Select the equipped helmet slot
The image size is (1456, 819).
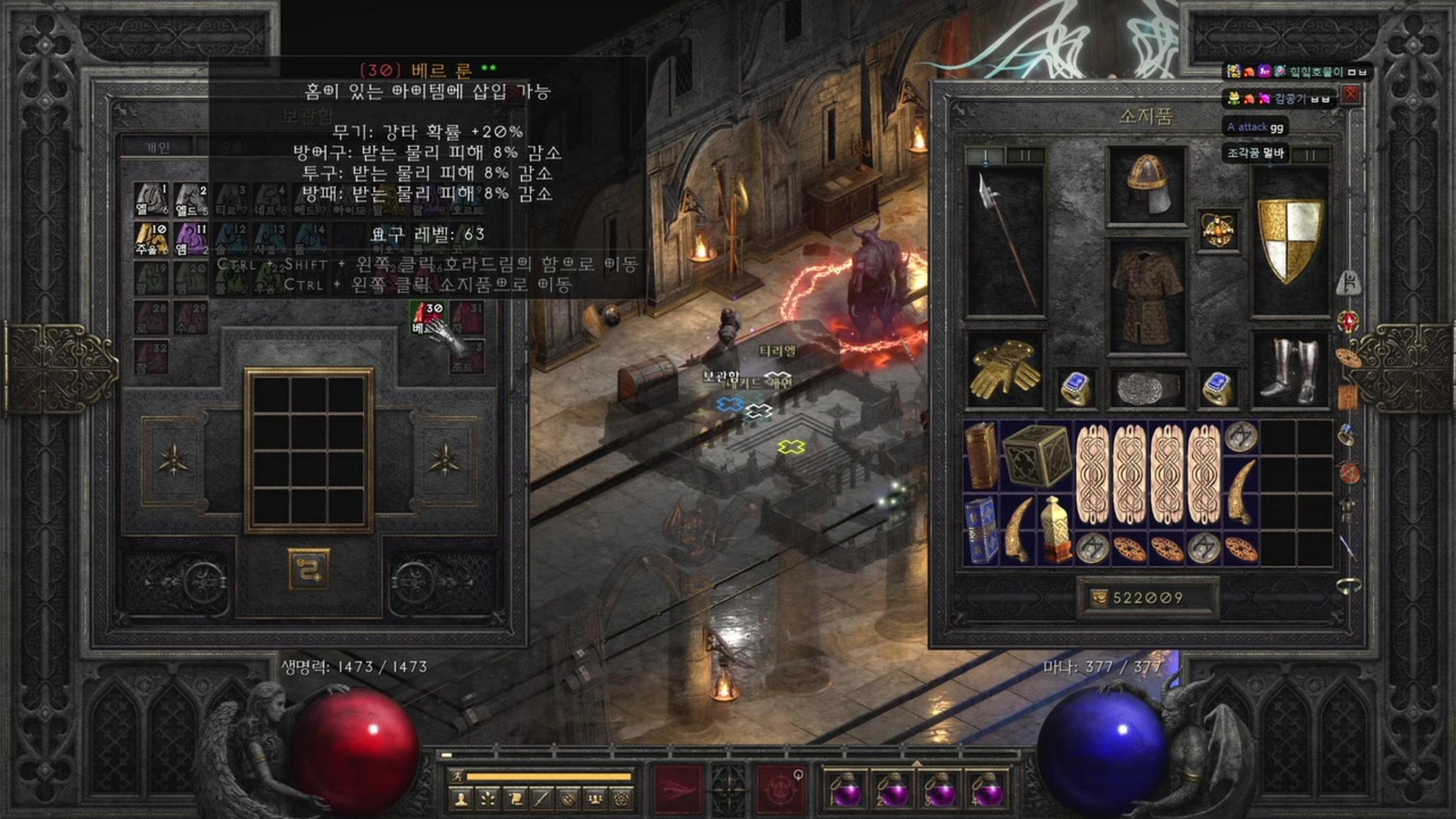tap(1146, 186)
